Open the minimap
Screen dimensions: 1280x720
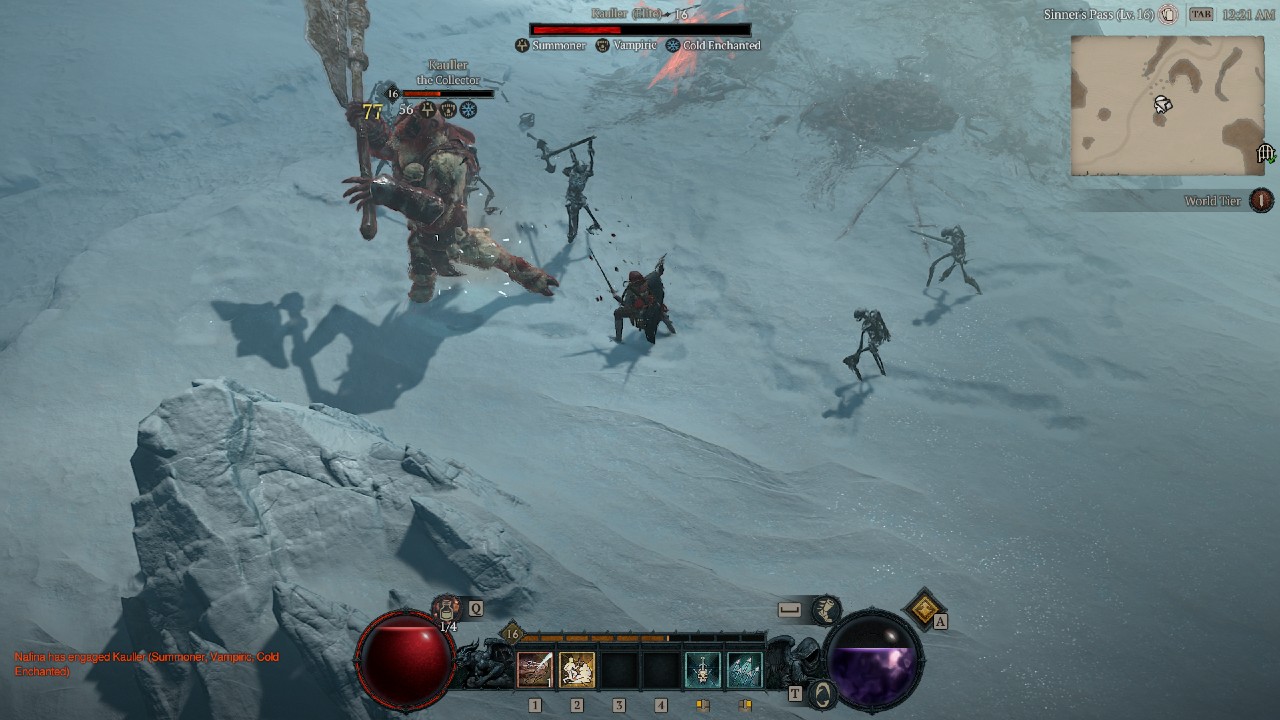(1167, 106)
